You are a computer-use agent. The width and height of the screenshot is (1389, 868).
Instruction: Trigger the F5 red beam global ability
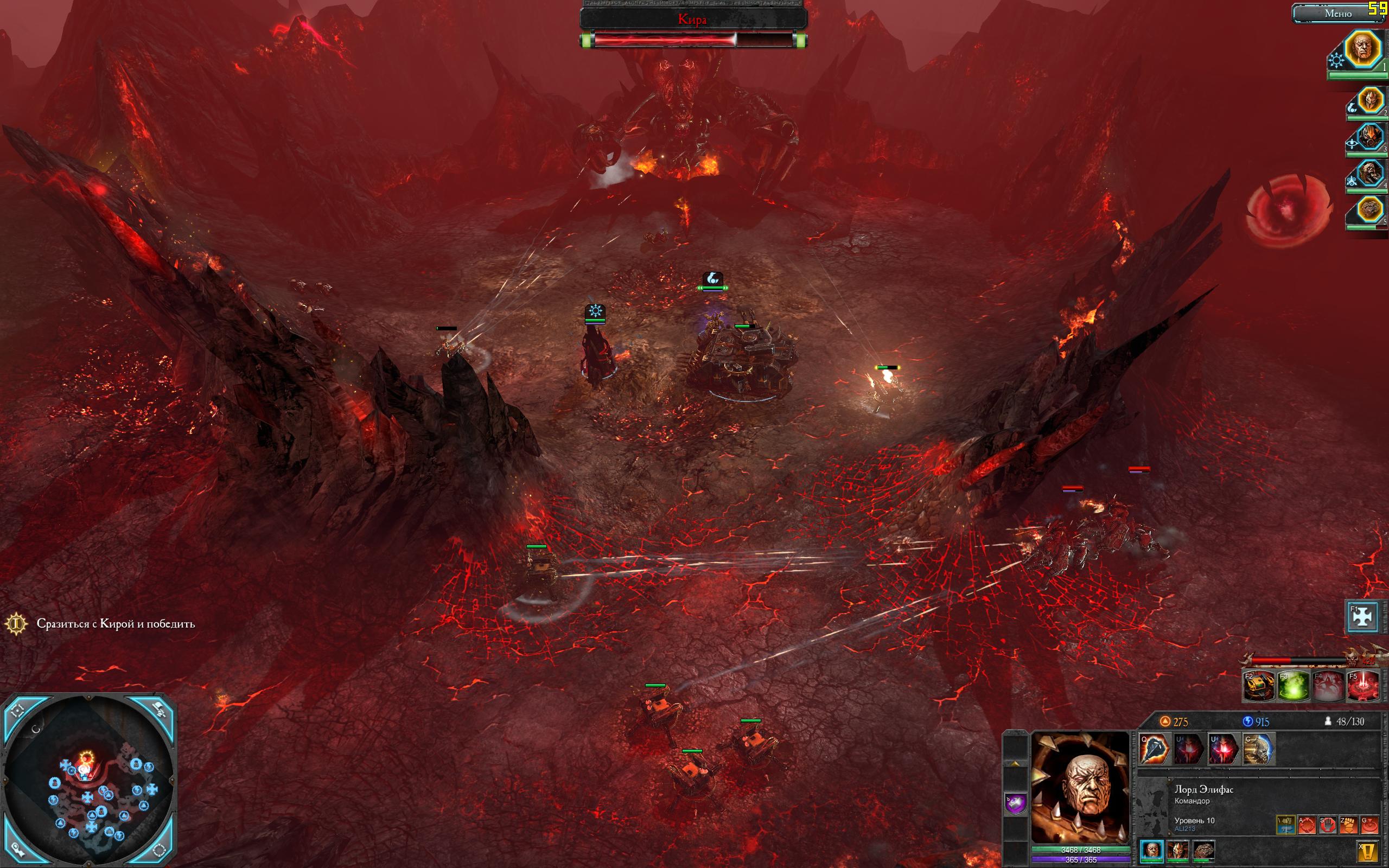(x=1362, y=686)
